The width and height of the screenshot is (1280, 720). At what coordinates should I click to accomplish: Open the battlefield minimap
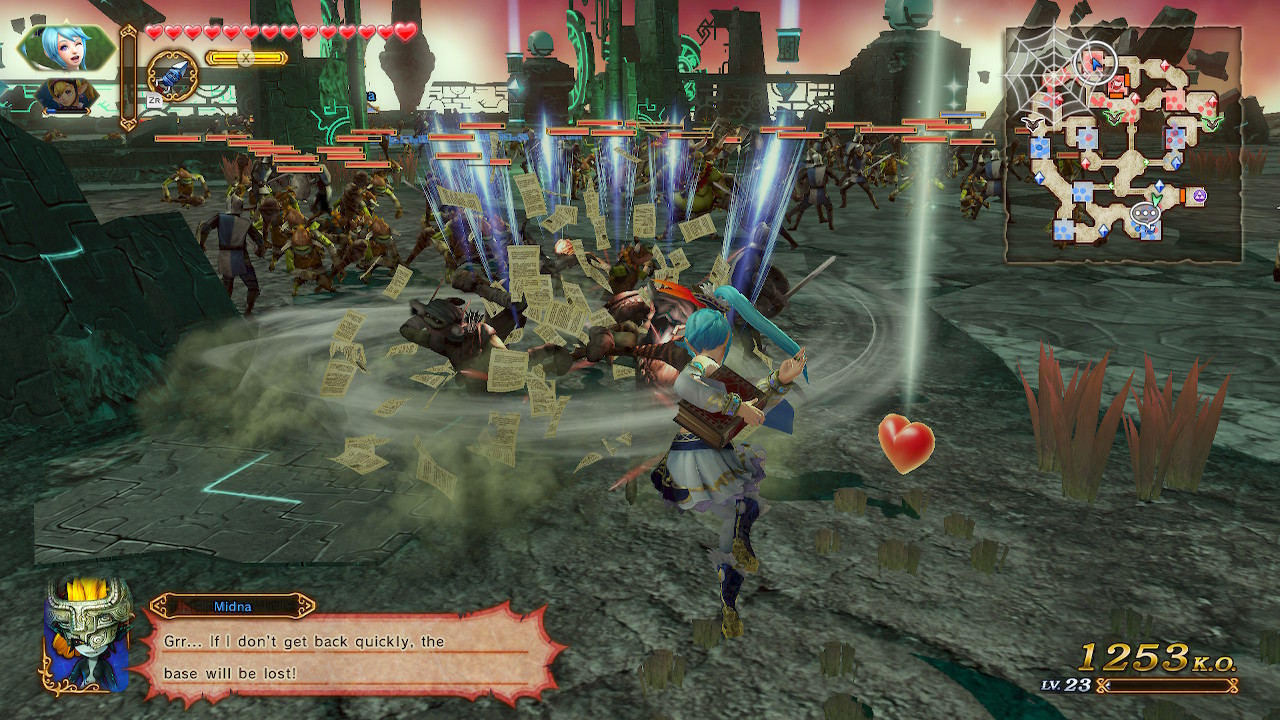coord(1123,145)
